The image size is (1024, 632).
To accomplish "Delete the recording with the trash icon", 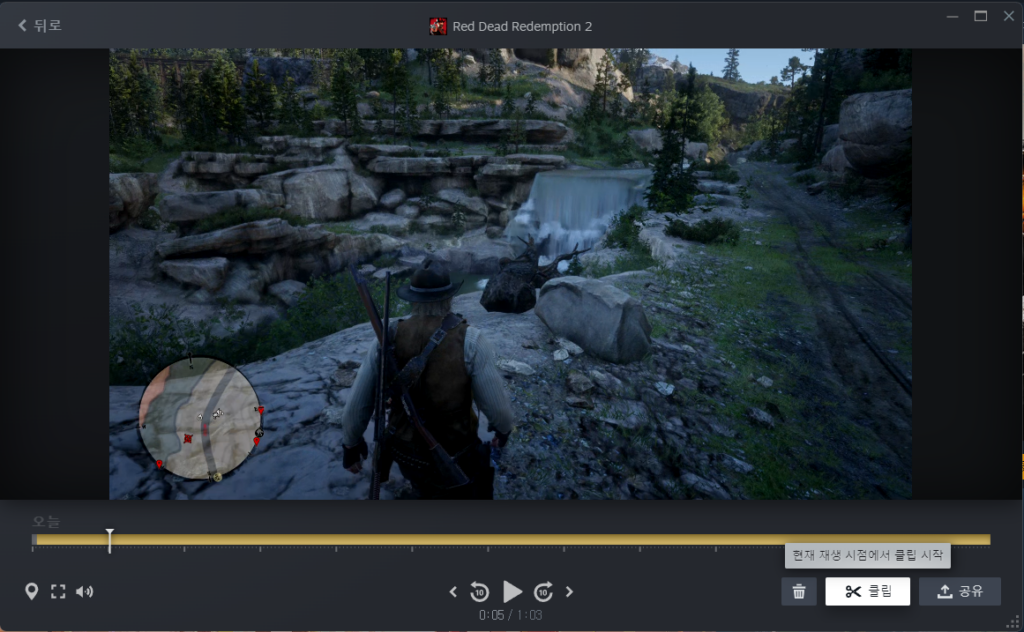I will coord(798,591).
